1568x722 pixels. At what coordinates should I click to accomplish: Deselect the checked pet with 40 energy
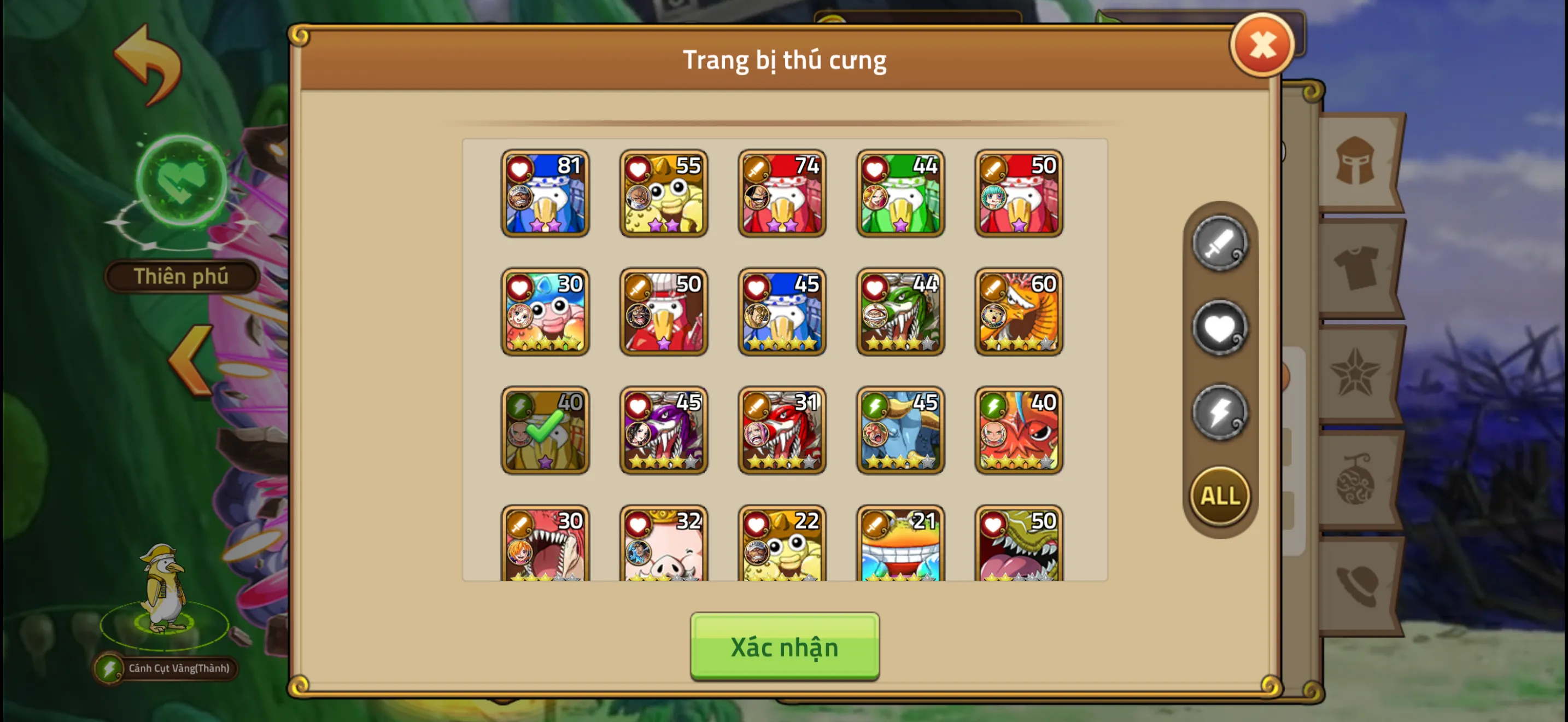tap(545, 431)
